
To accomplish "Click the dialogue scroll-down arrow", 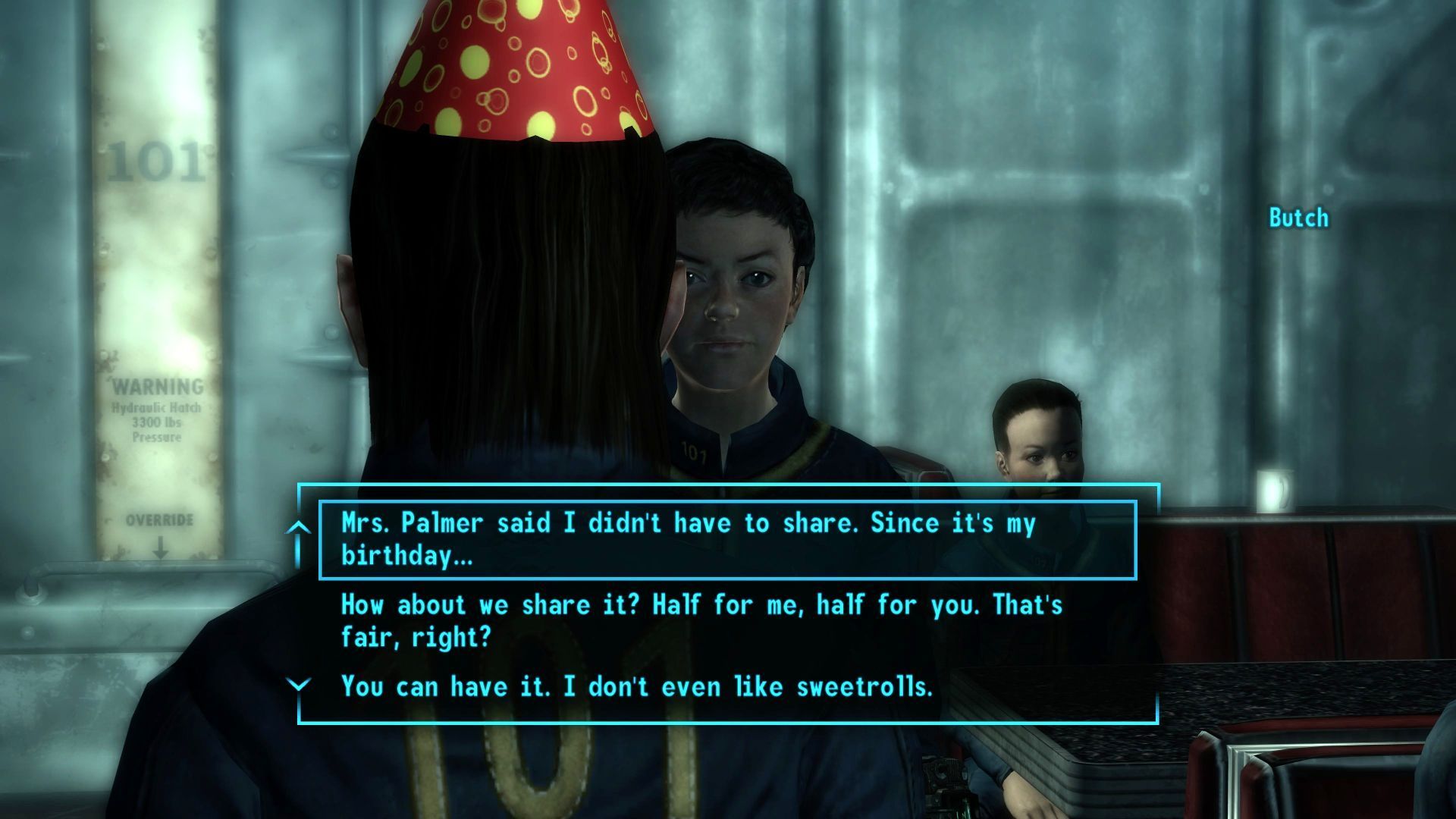I will [299, 686].
